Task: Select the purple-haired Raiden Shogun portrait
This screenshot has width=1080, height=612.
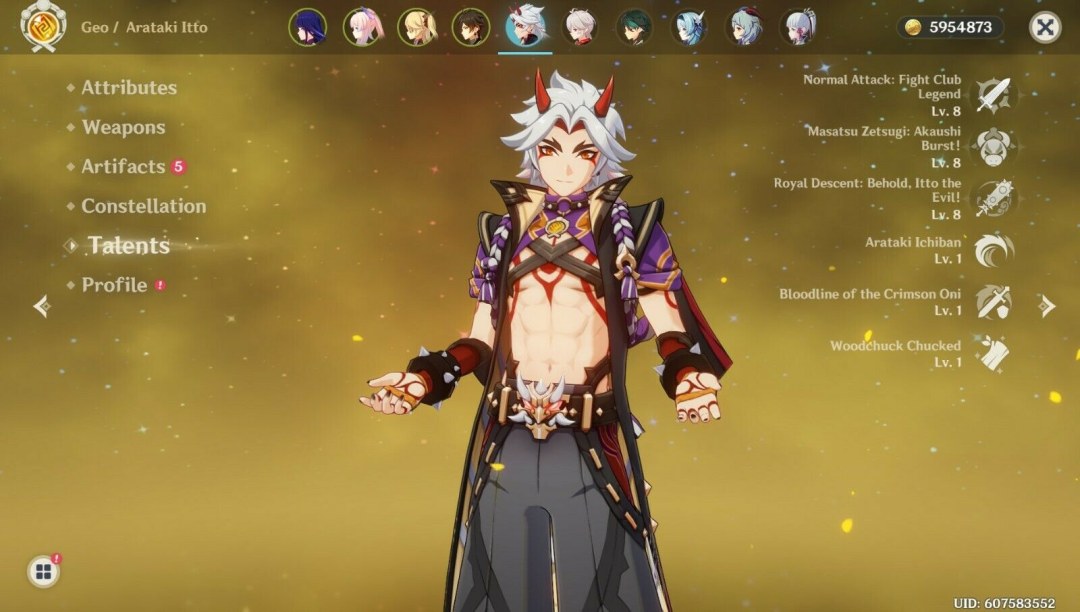Action: pos(308,27)
